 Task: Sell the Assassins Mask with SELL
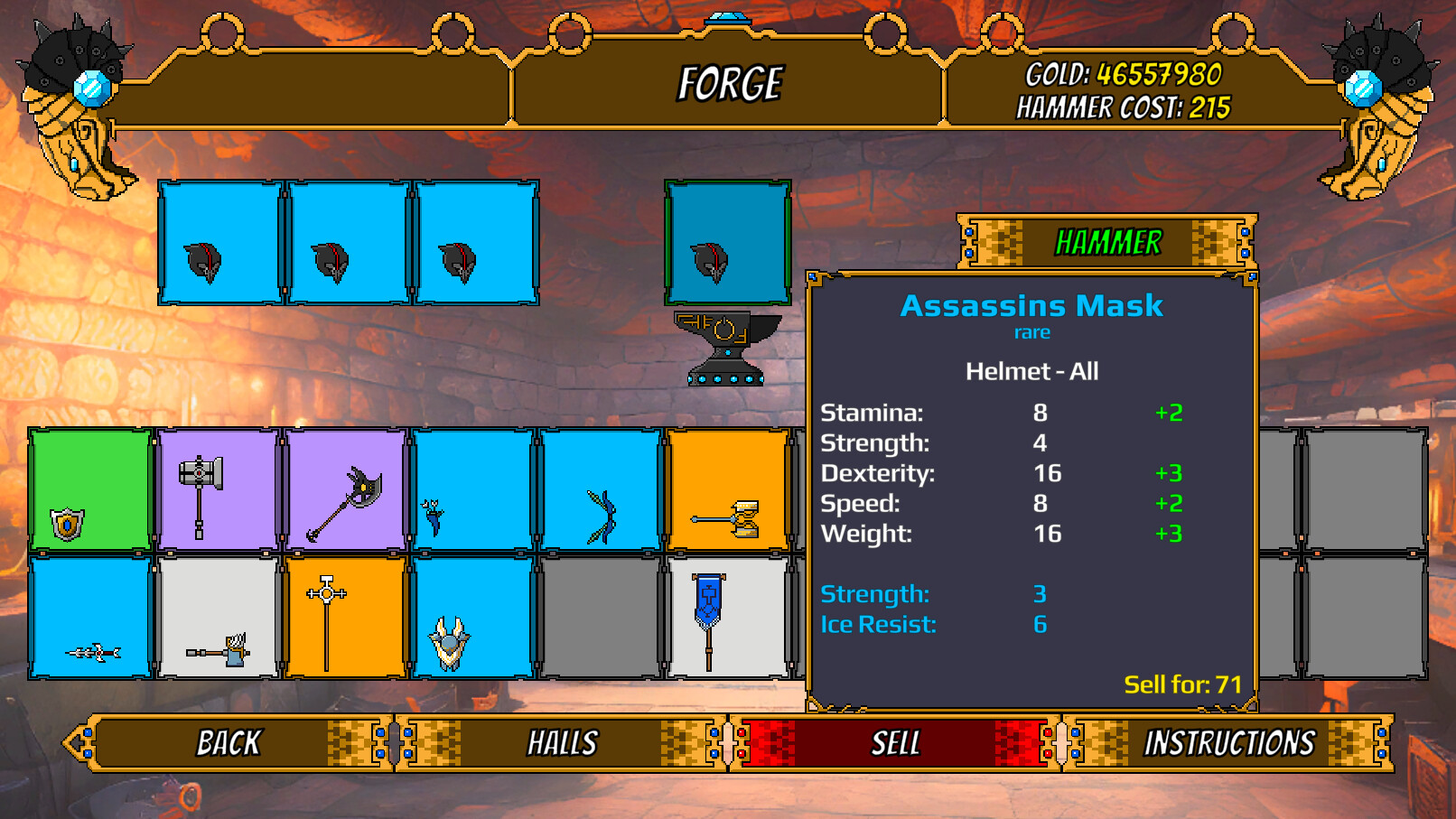(896, 742)
